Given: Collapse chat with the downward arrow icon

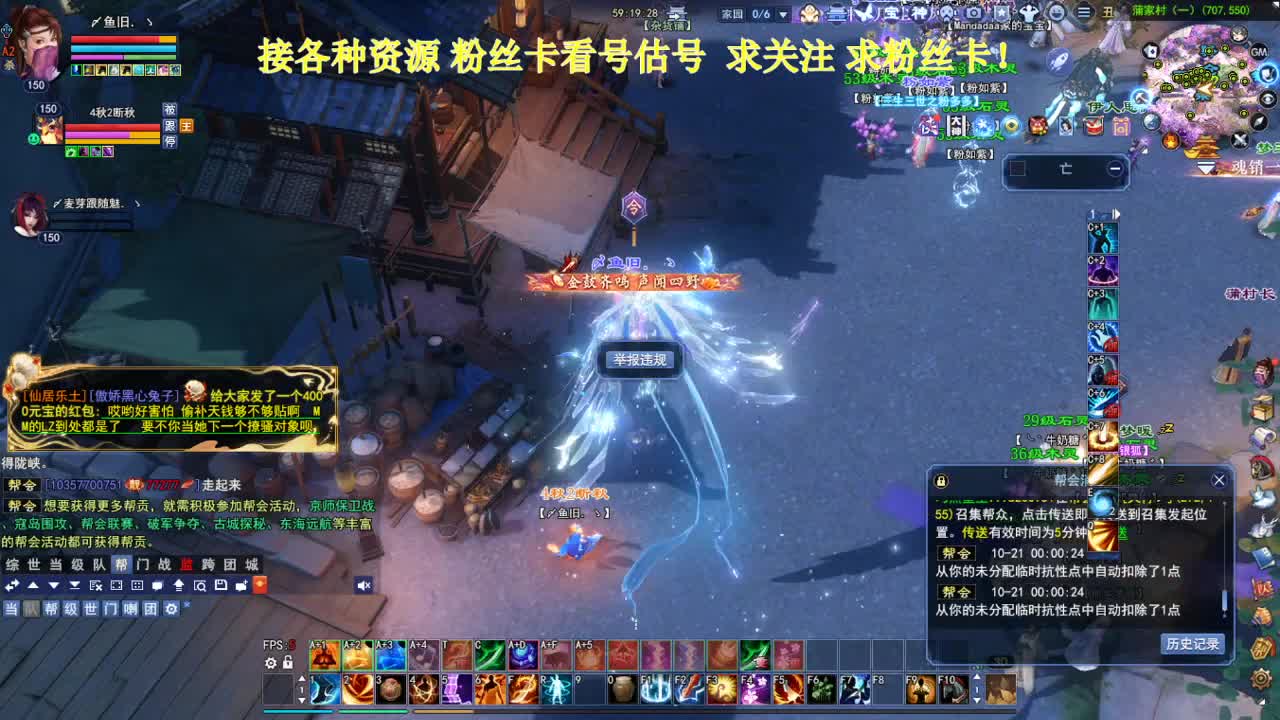Looking at the screenshot, I should (54, 585).
